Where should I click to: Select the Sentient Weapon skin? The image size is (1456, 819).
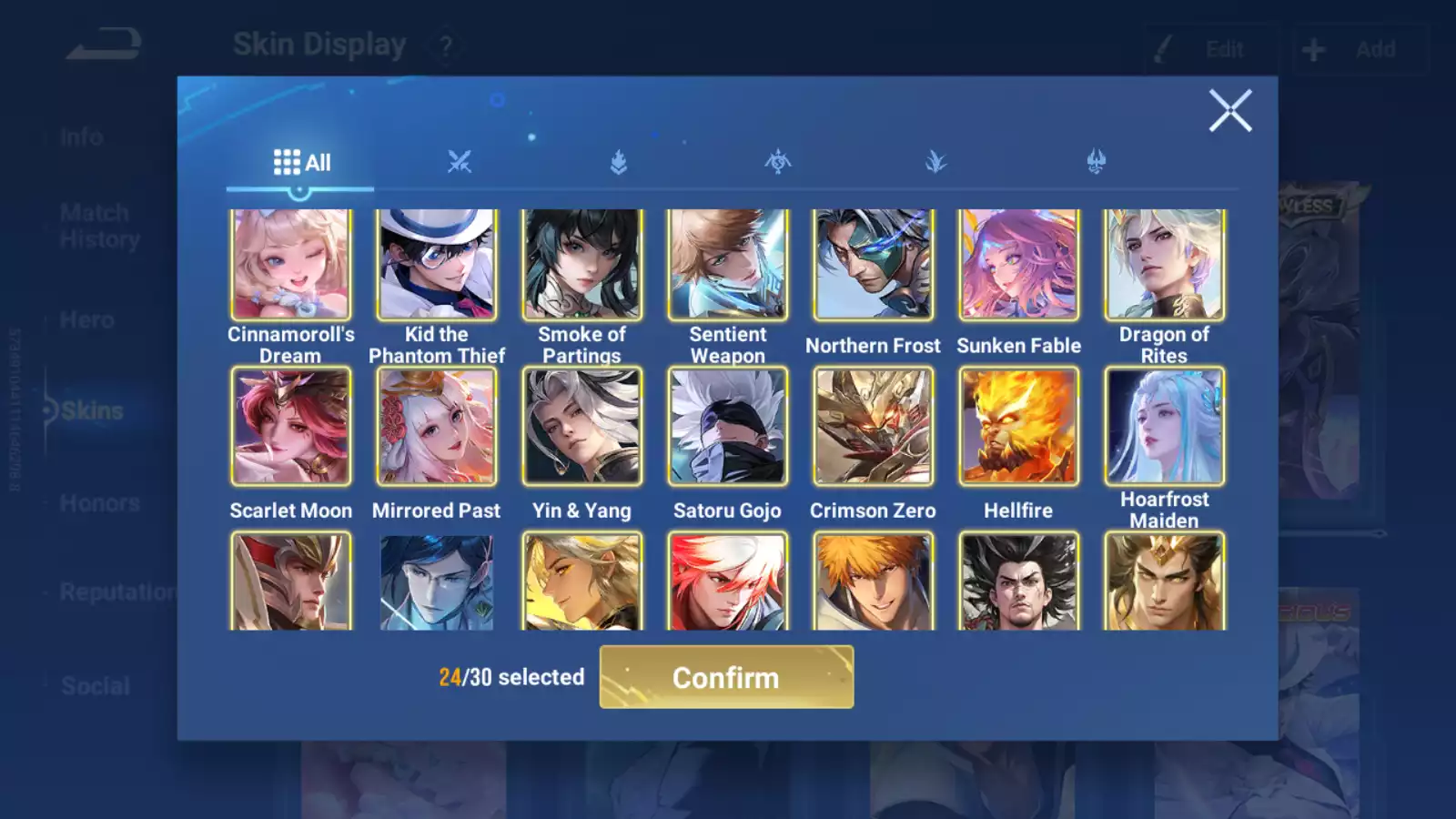tap(728, 265)
